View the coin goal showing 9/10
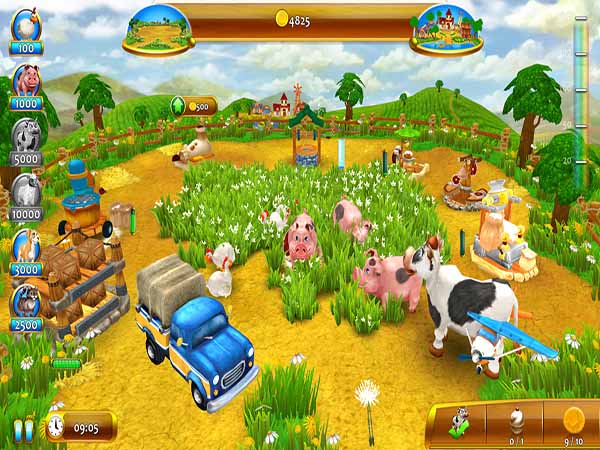The height and width of the screenshot is (450, 600). coord(573,420)
